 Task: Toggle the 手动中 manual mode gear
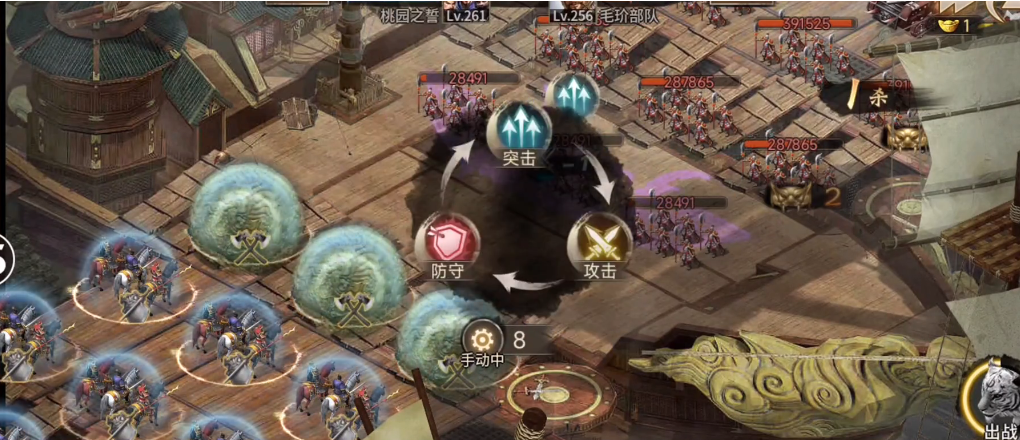coord(485,338)
